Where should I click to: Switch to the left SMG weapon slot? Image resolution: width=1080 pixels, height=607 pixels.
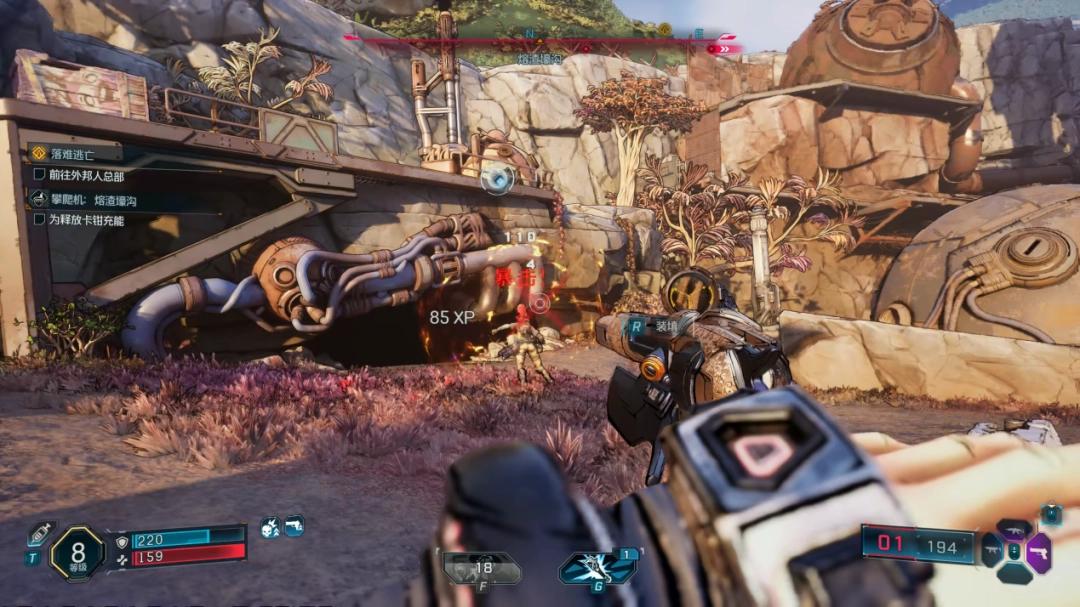pos(991,552)
